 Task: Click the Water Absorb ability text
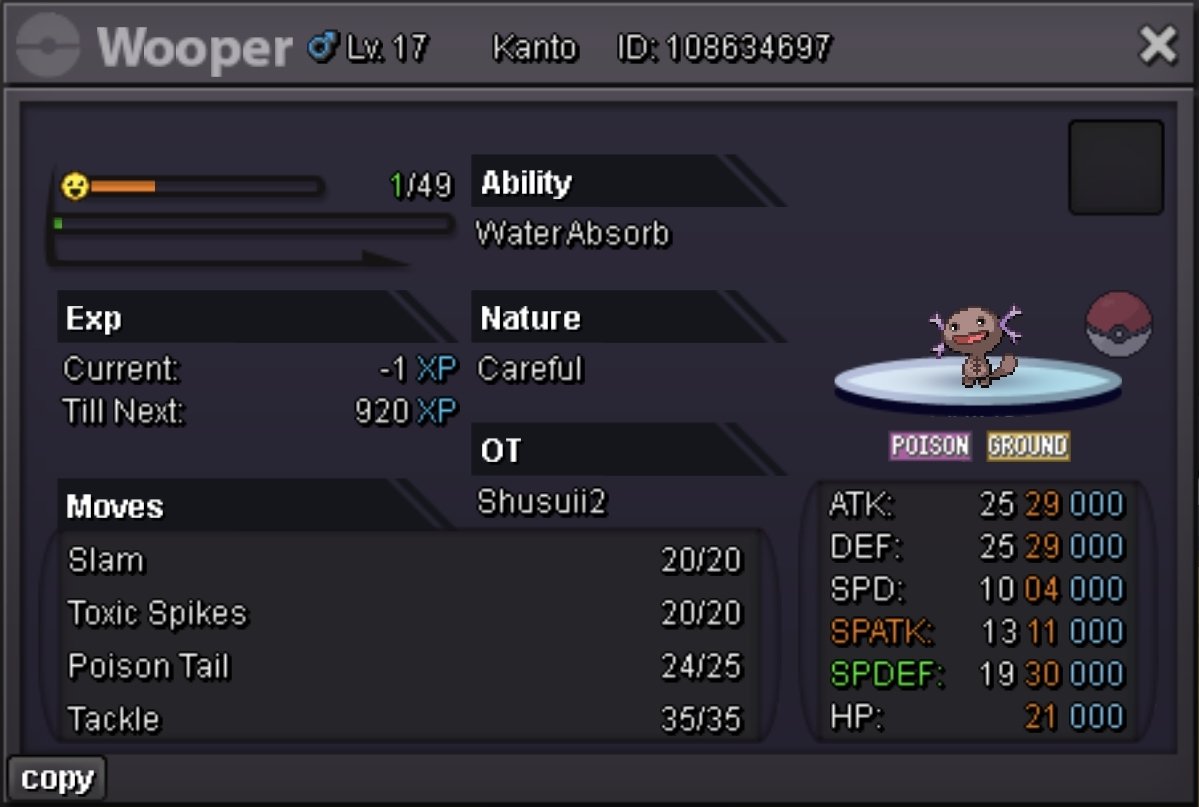[x=573, y=234]
